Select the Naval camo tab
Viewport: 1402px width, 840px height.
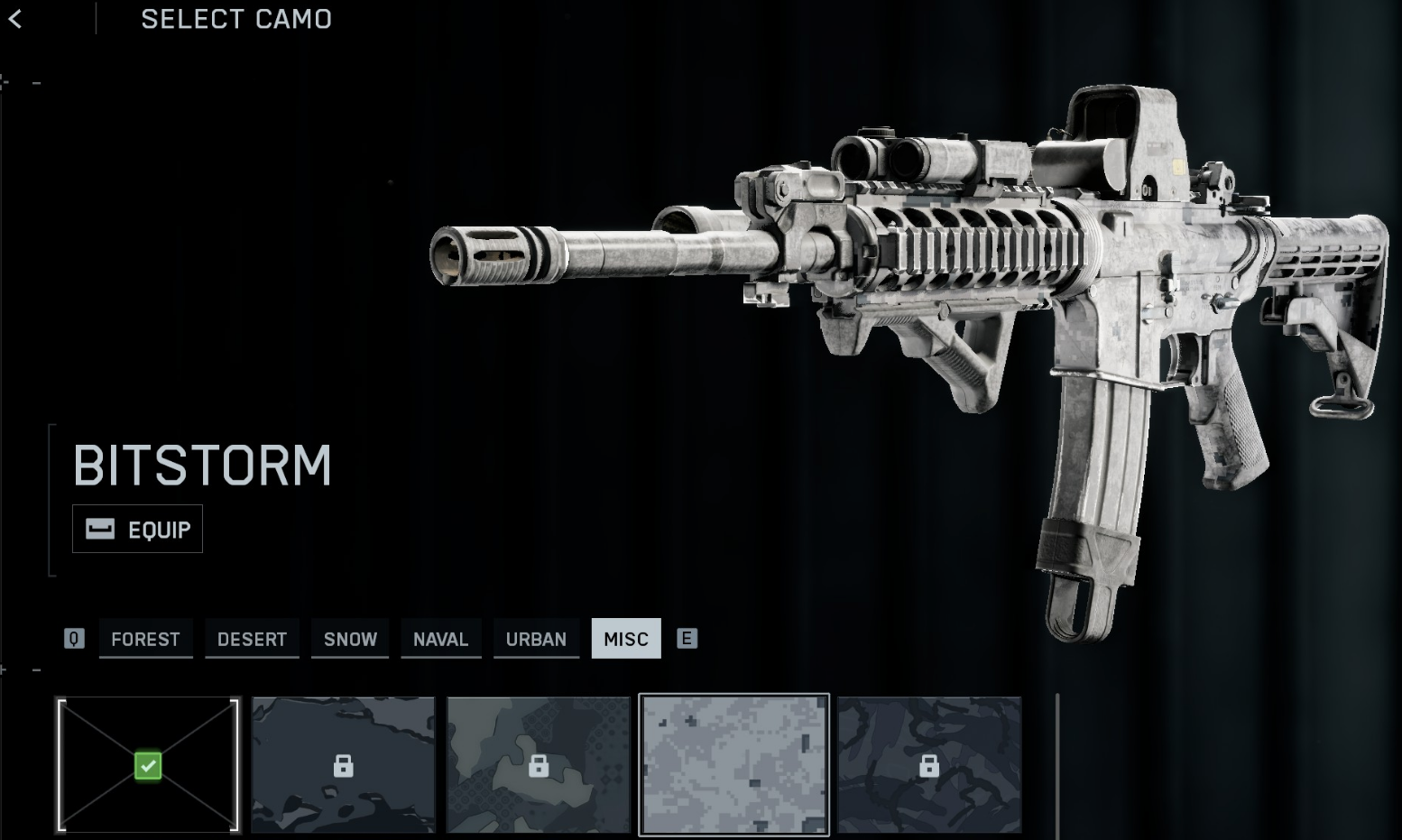click(440, 639)
